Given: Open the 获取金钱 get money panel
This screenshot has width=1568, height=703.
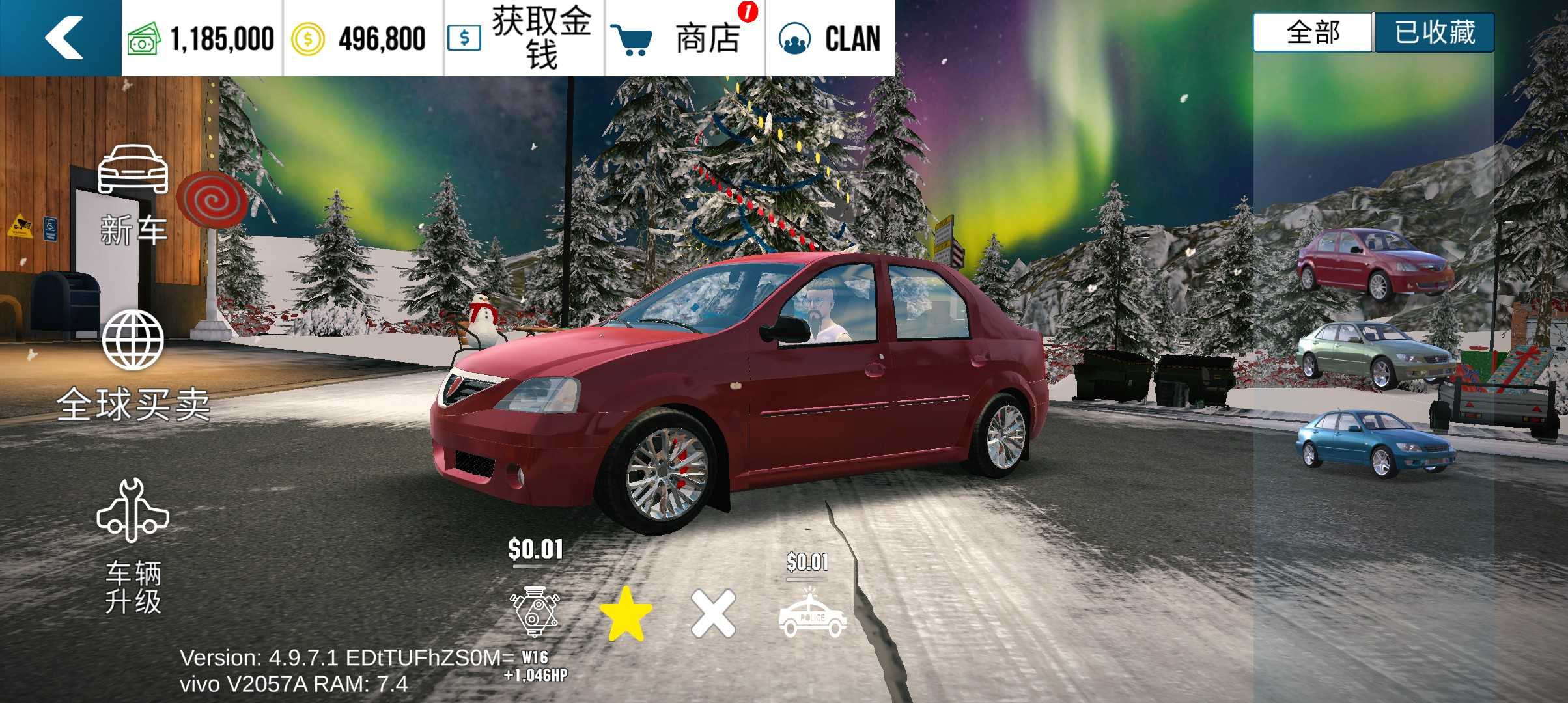Looking at the screenshot, I should click(524, 38).
